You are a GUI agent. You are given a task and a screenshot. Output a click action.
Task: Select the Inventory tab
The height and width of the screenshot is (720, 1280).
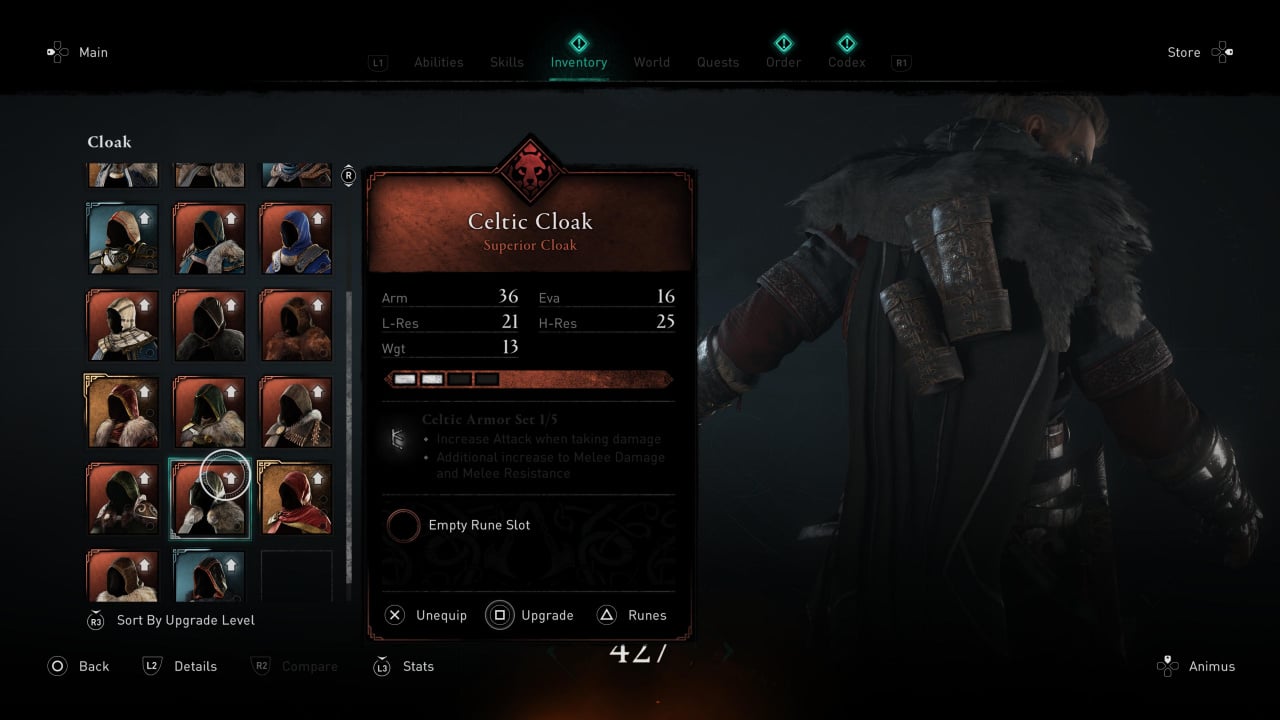pos(578,62)
